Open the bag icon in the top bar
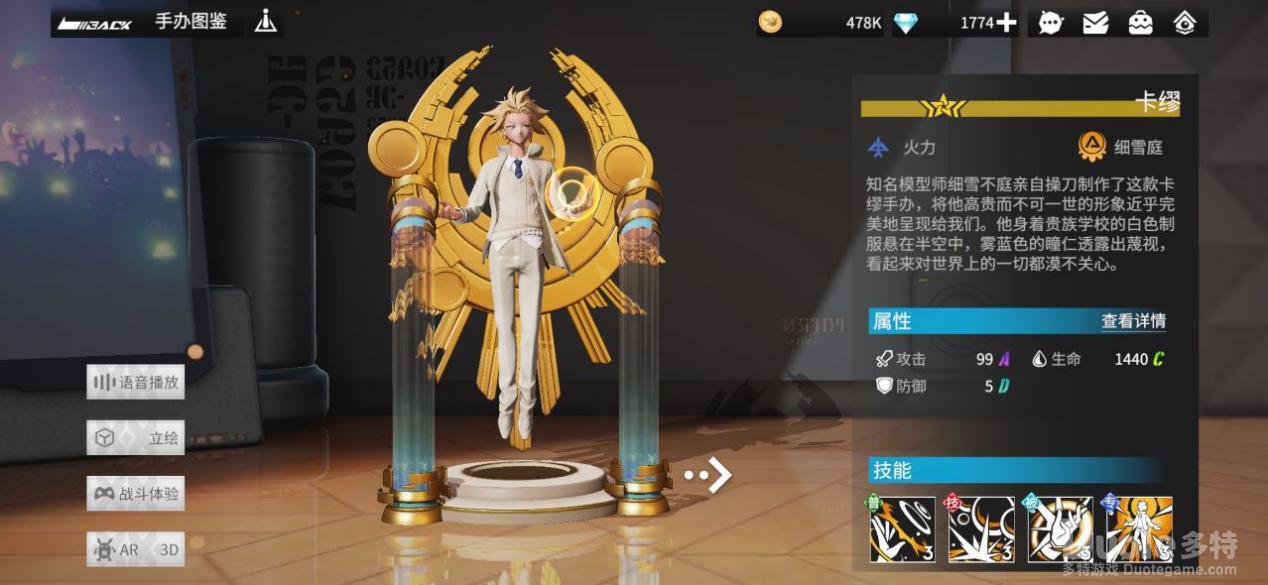The width and height of the screenshot is (1268, 585). 1140,23
